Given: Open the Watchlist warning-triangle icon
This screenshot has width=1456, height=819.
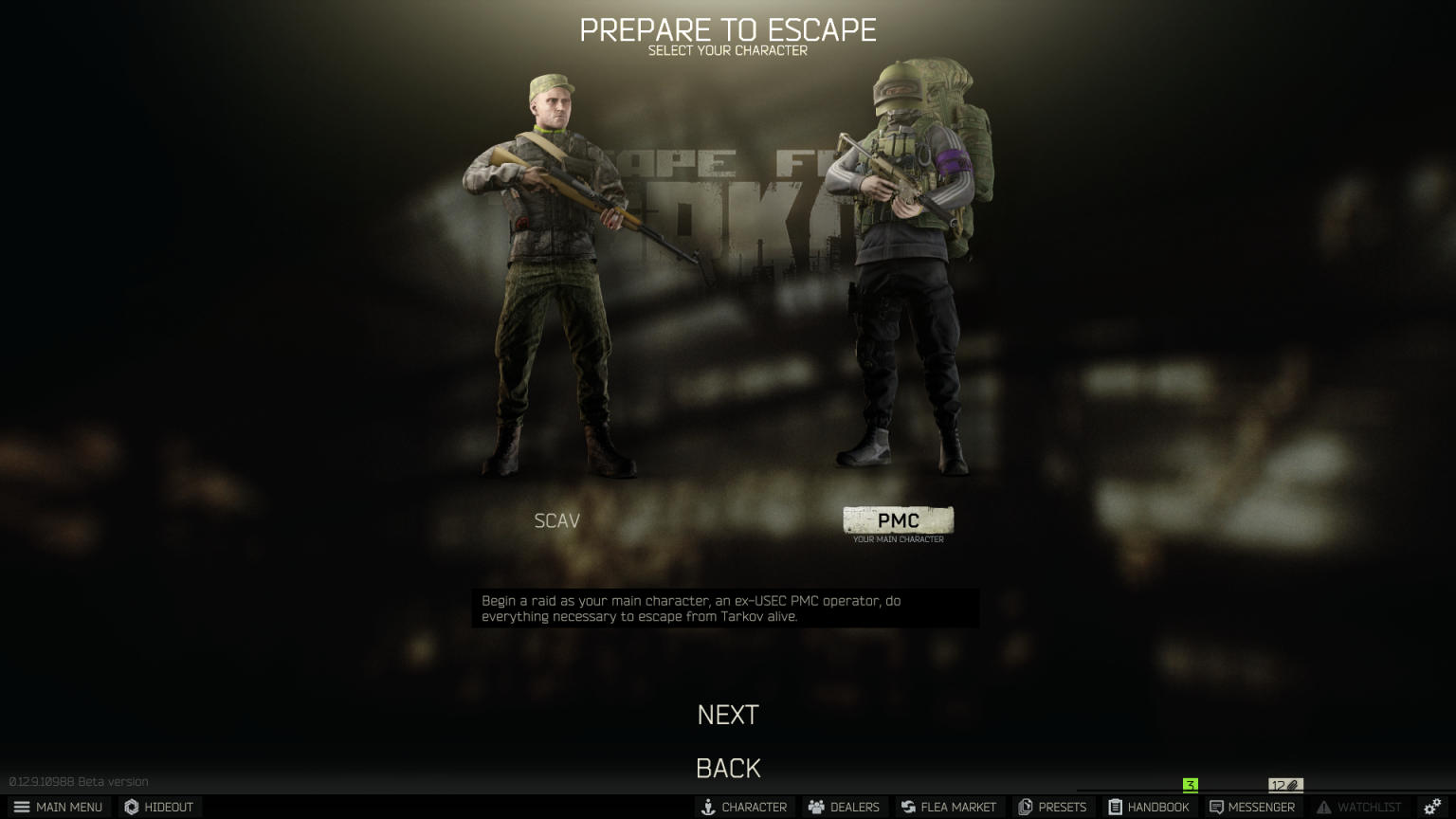Looking at the screenshot, I should 1324,807.
